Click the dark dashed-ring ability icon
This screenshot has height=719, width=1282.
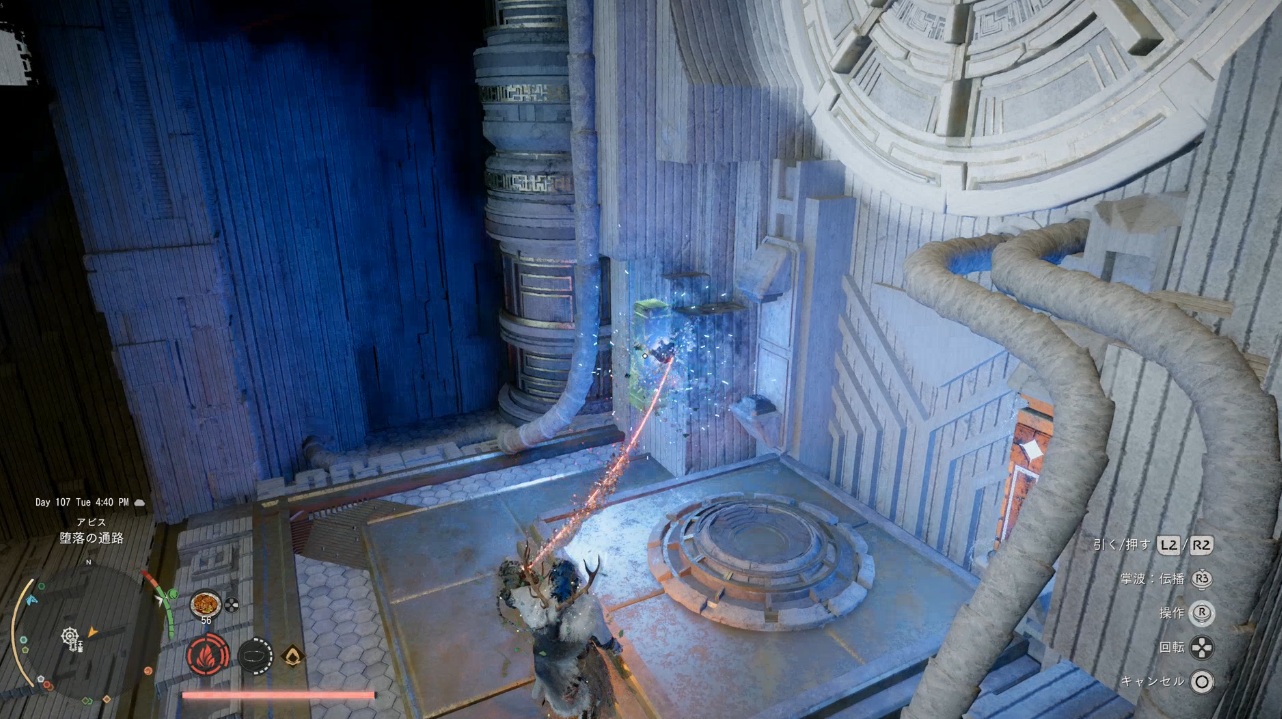point(255,655)
